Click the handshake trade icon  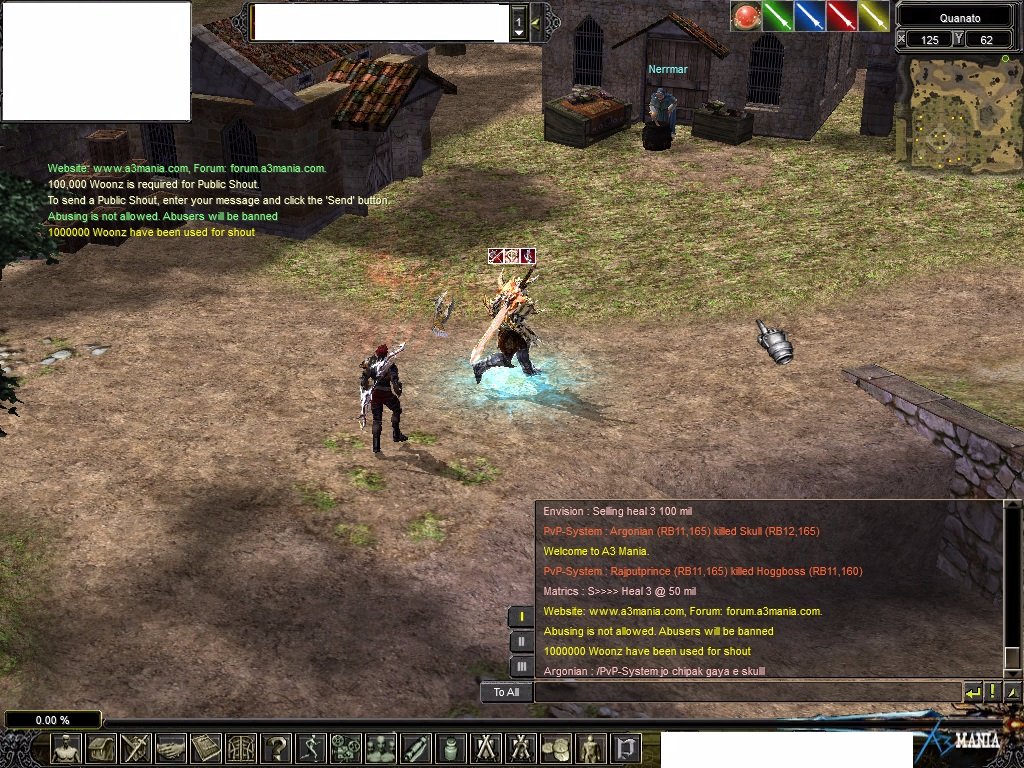[171, 748]
